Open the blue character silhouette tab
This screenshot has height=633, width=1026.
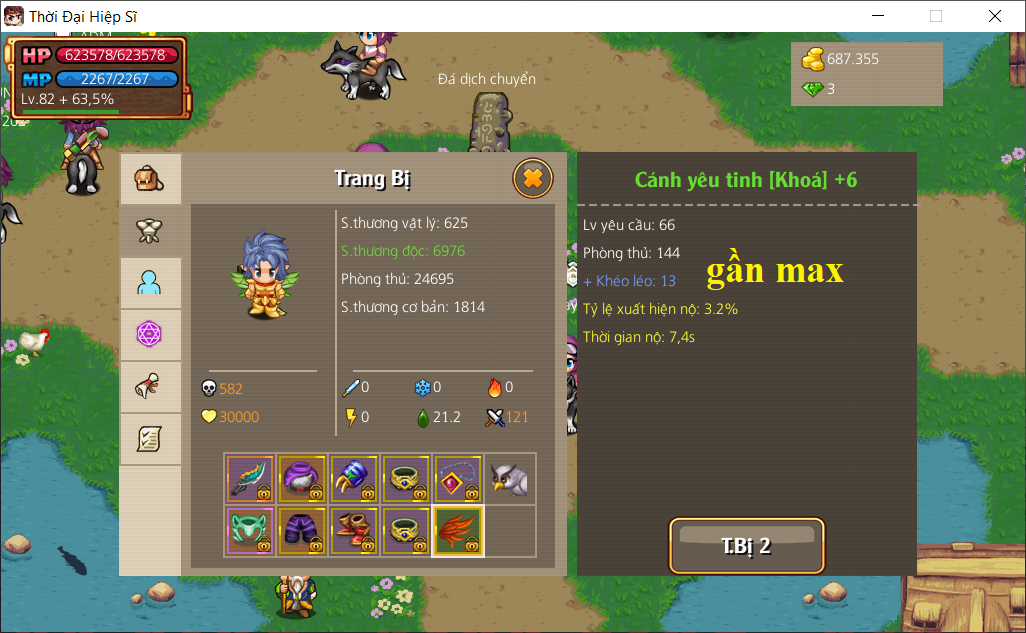150,283
